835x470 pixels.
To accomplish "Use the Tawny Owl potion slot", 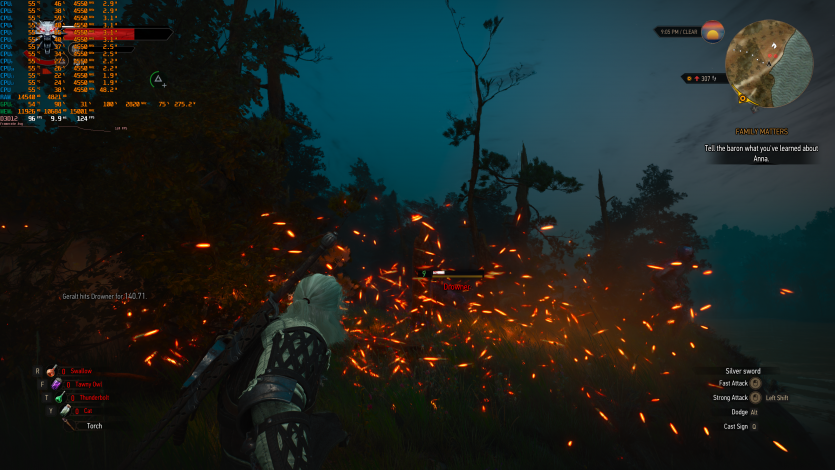I will (58, 383).
